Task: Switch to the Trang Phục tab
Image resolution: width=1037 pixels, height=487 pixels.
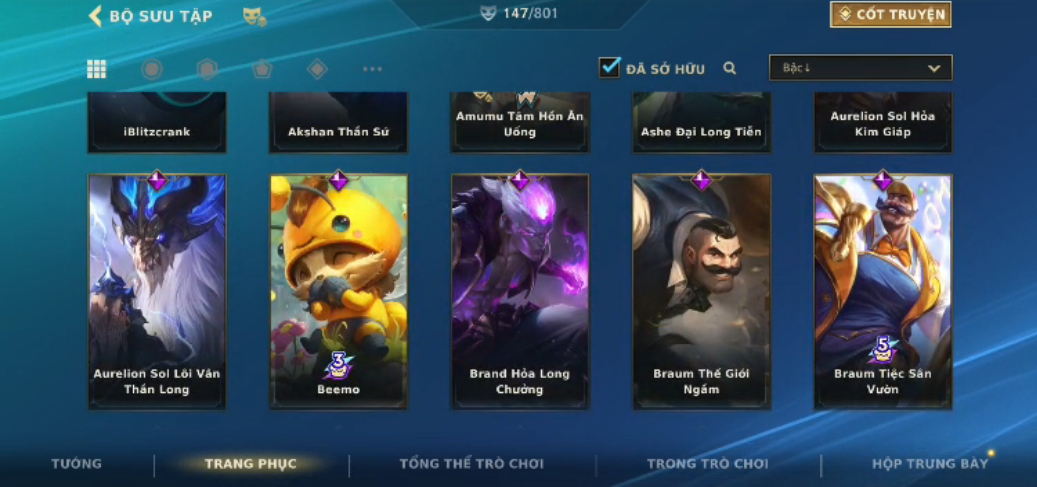Action: [251, 464]
